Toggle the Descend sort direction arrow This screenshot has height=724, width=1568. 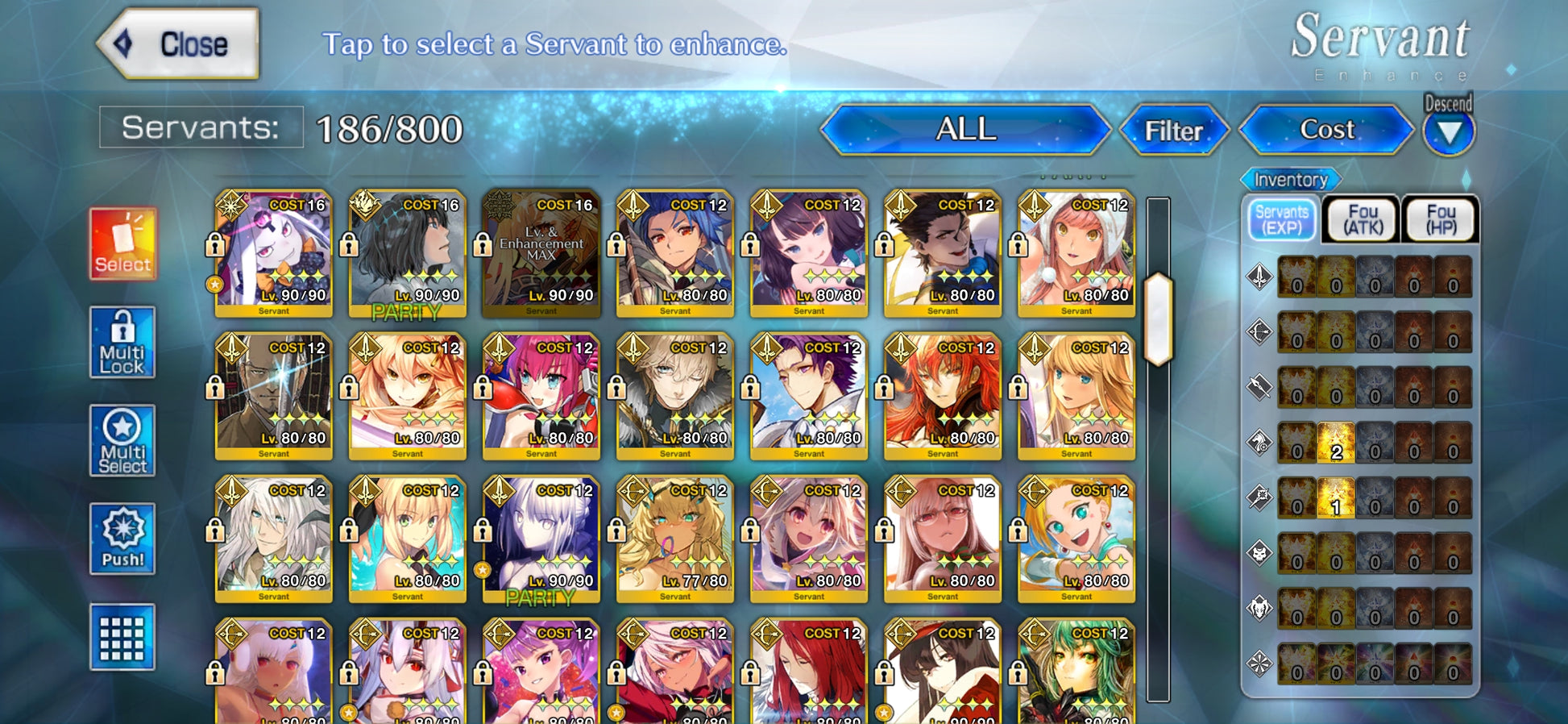(1448, 132)
